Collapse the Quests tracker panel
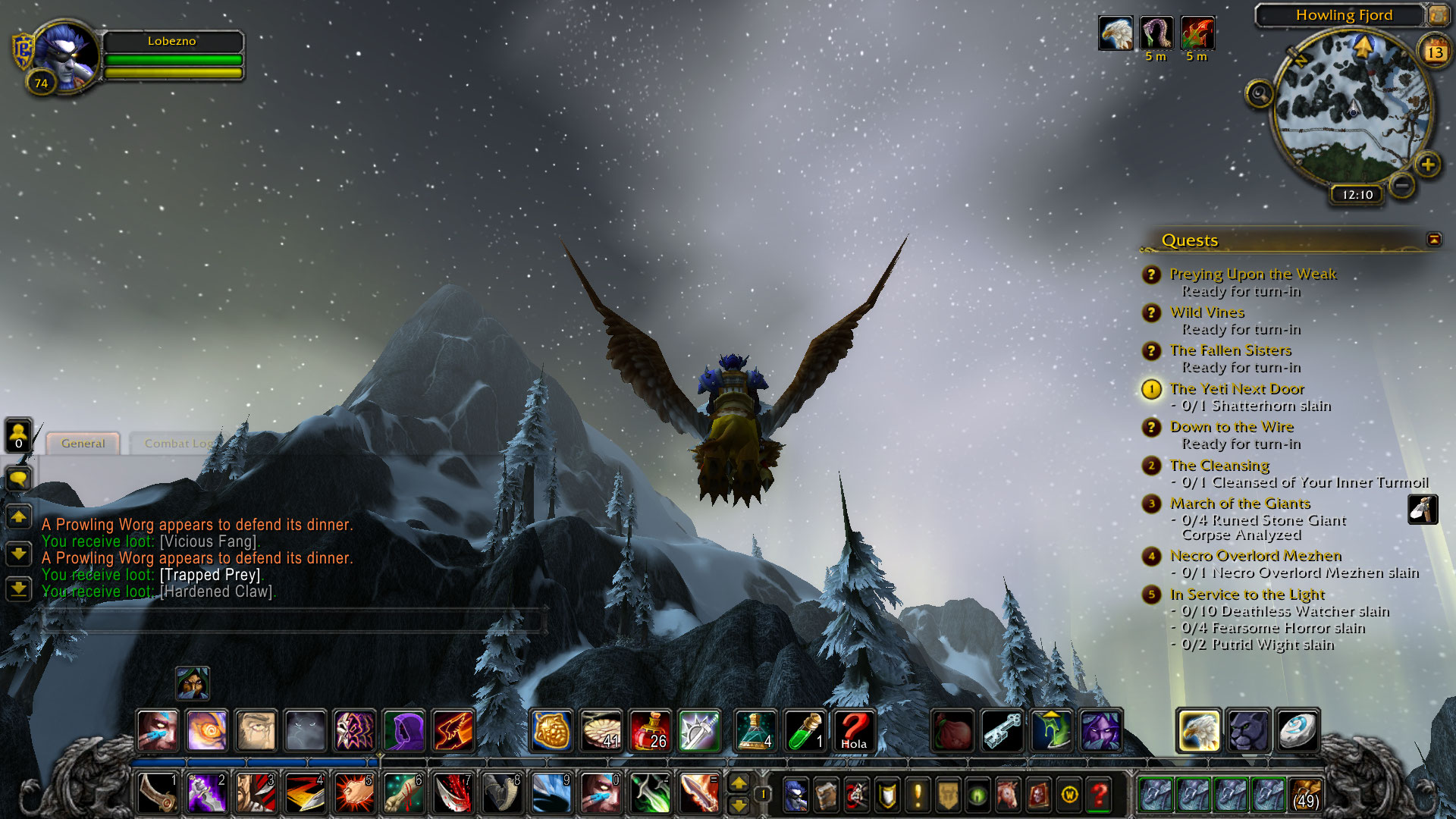Image resolution: width=1456 pixels, height=819 pixels. (1433, 240)
